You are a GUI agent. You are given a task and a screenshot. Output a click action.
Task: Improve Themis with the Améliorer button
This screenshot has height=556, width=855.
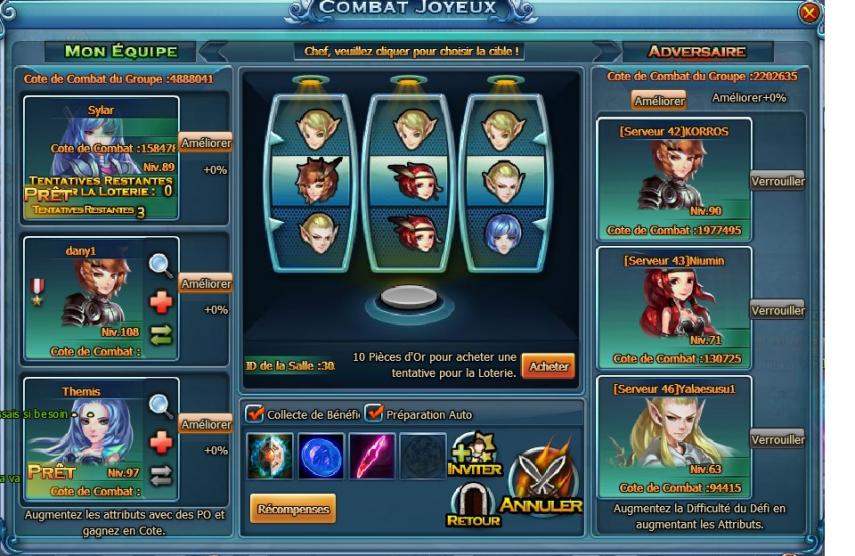tap(206, 425)
